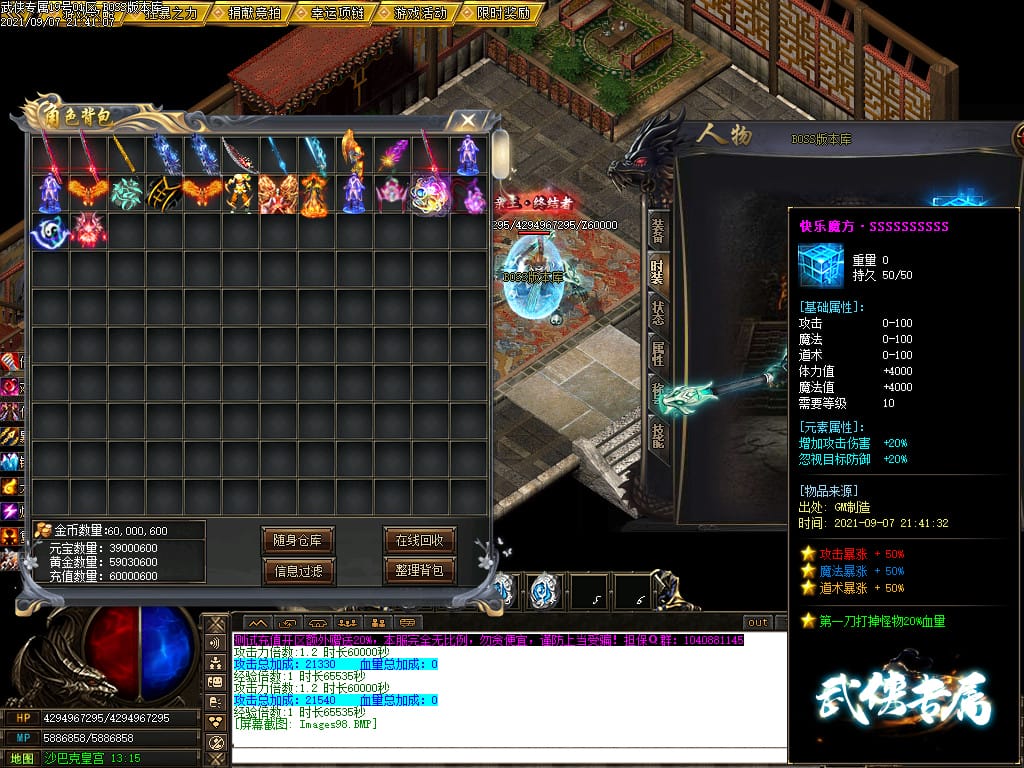Switch to the 装备 equipment tab

coord(657,230)
